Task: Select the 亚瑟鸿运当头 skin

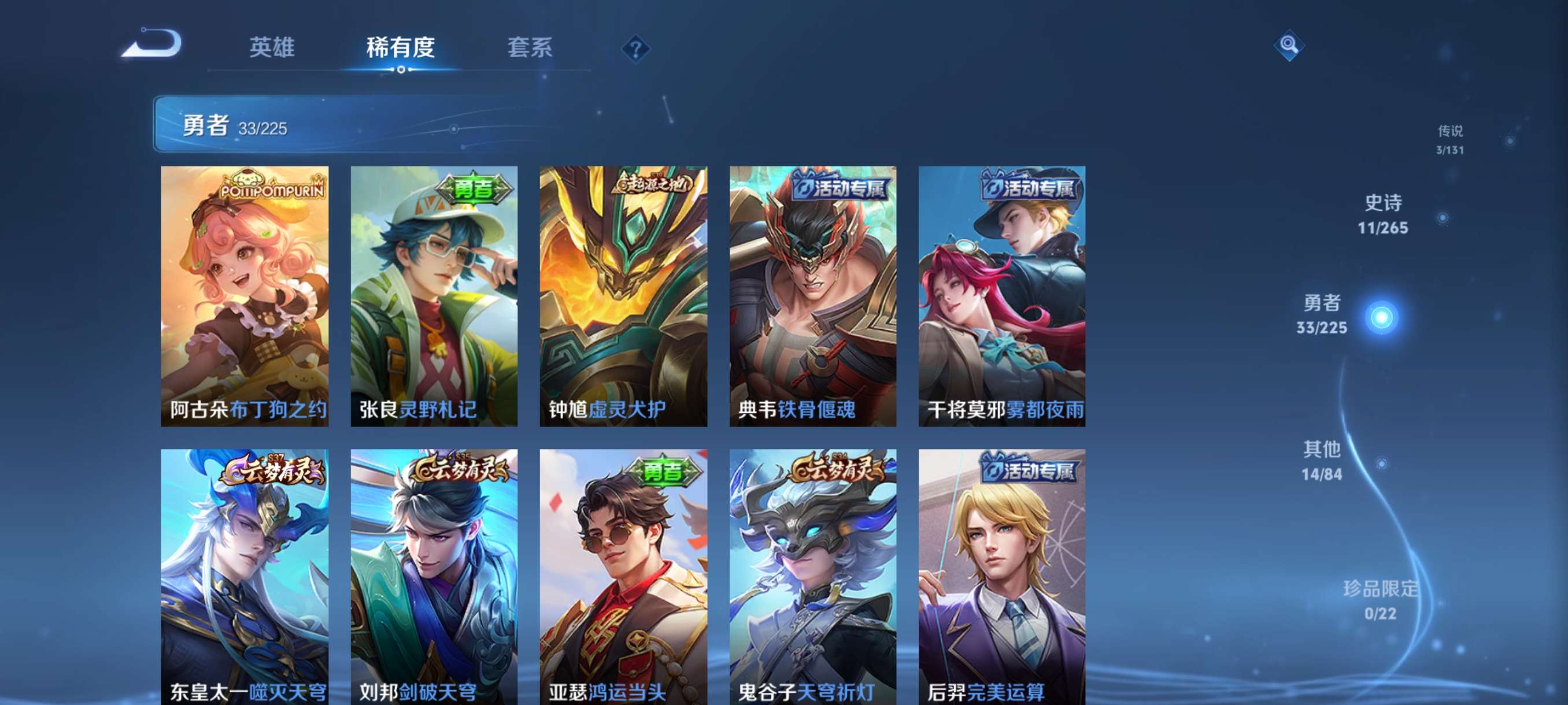Action: click(x=623, y=578)
